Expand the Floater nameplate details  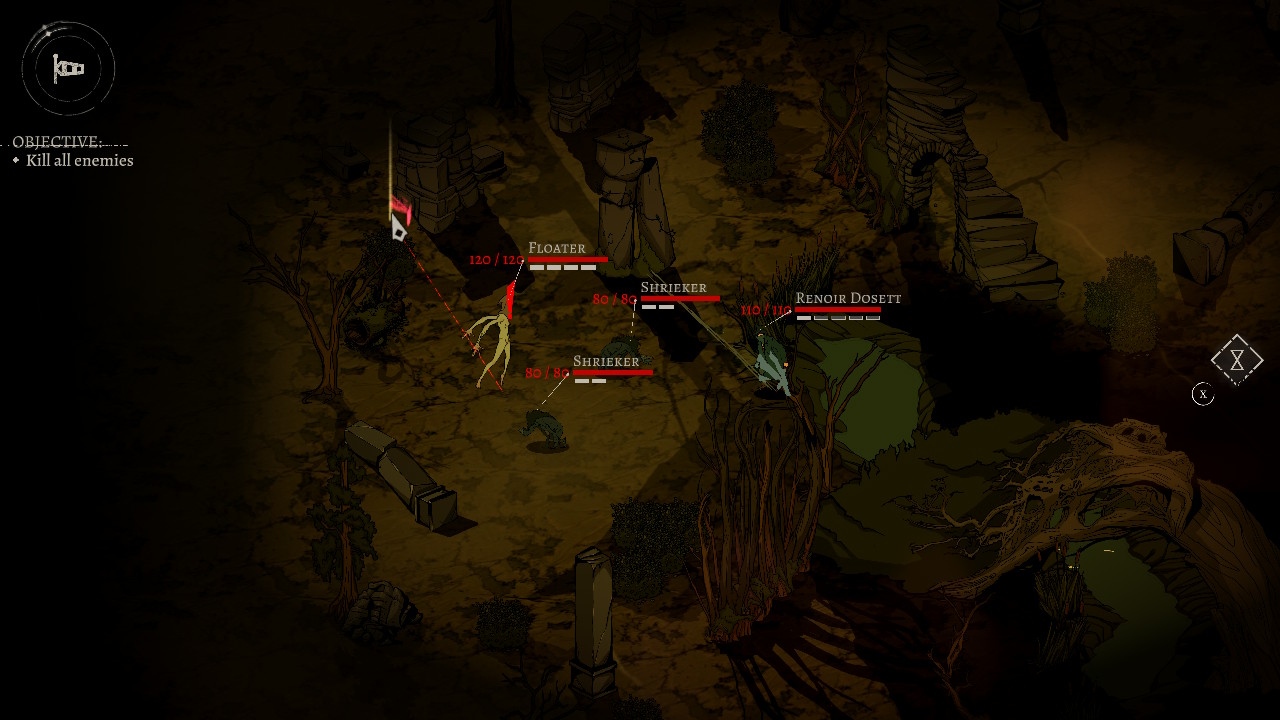tap(556, 247)
